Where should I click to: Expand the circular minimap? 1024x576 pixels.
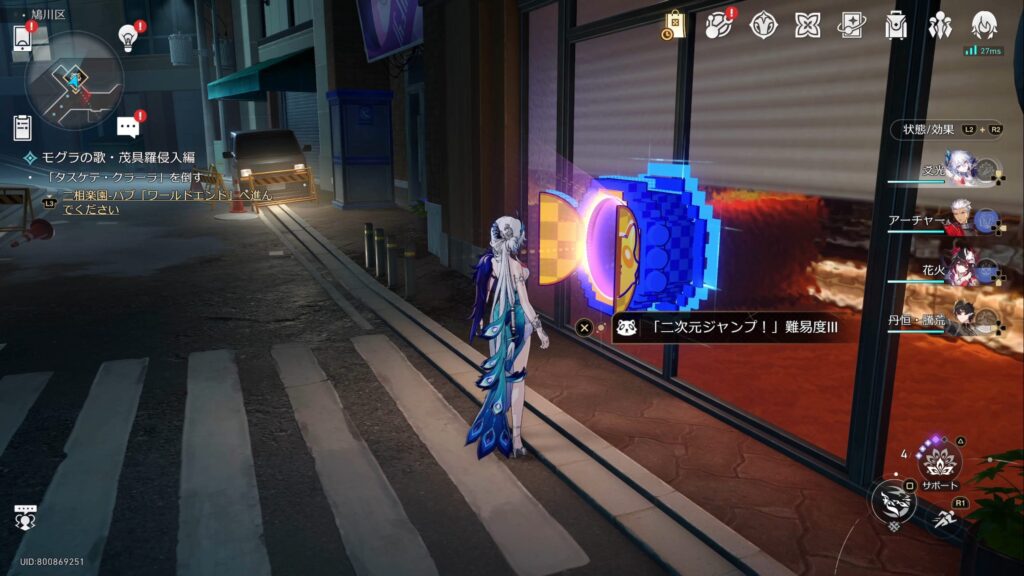click(x=75, y=80)
